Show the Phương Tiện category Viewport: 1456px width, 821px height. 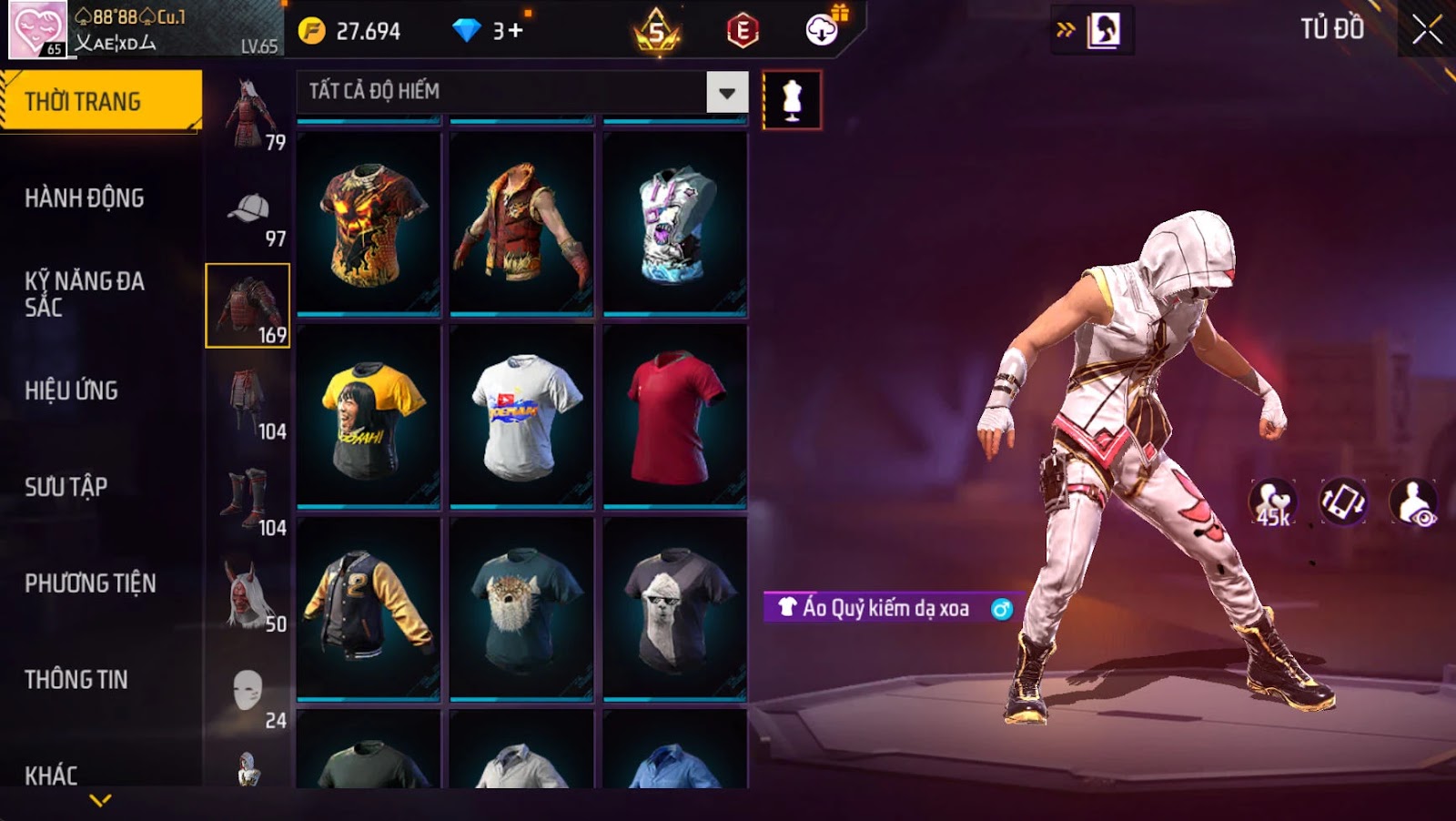pyautogui.click(x=90, y=583)
